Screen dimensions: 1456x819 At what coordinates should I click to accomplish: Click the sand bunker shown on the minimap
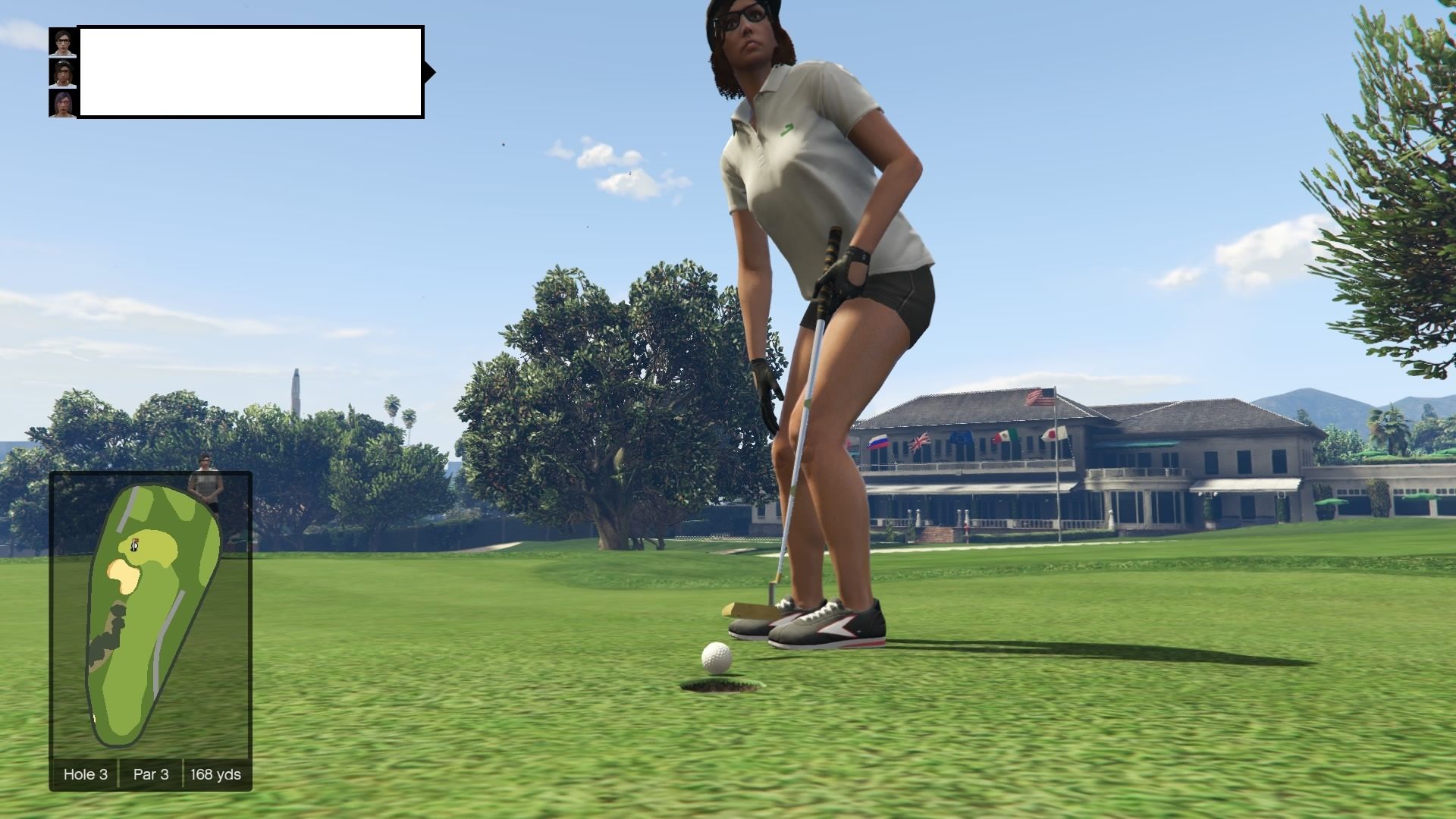point(124,574)
